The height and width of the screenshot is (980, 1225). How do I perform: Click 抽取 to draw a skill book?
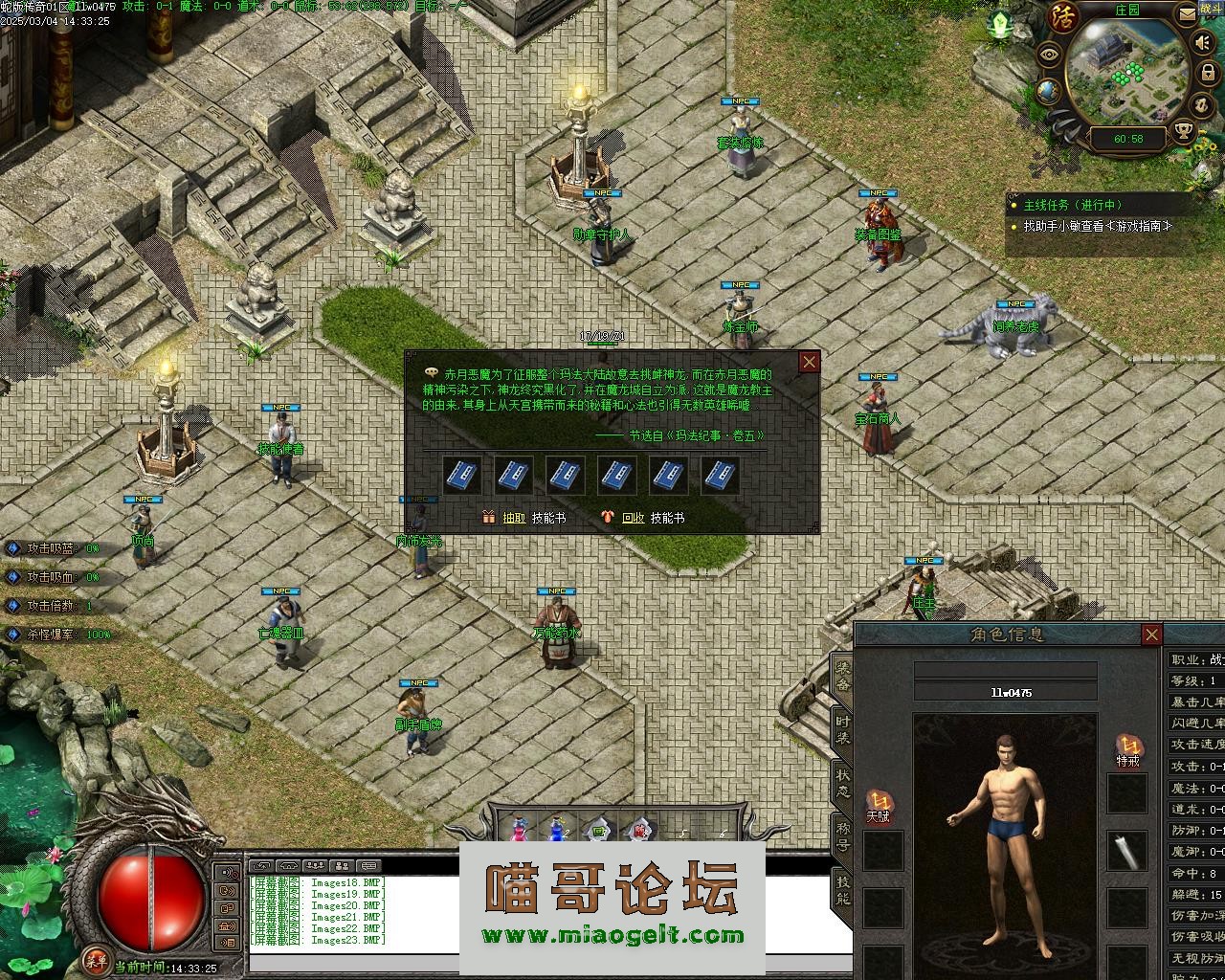[x=514, y=518]
